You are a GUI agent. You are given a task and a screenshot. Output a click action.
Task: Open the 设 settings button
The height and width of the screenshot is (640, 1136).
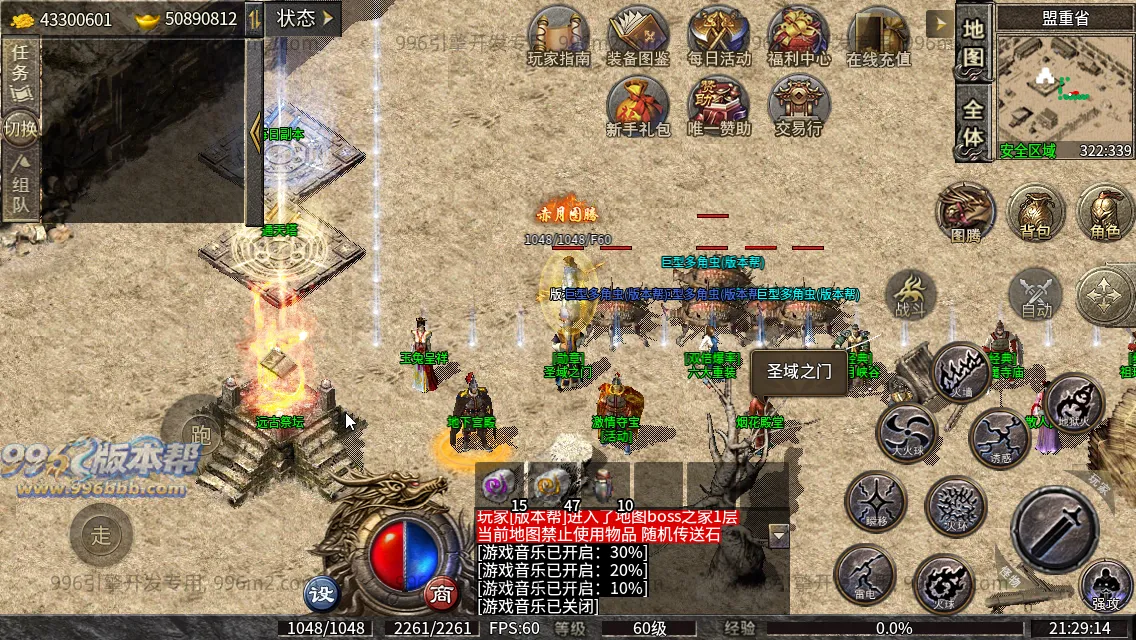(x=321, y=593)
